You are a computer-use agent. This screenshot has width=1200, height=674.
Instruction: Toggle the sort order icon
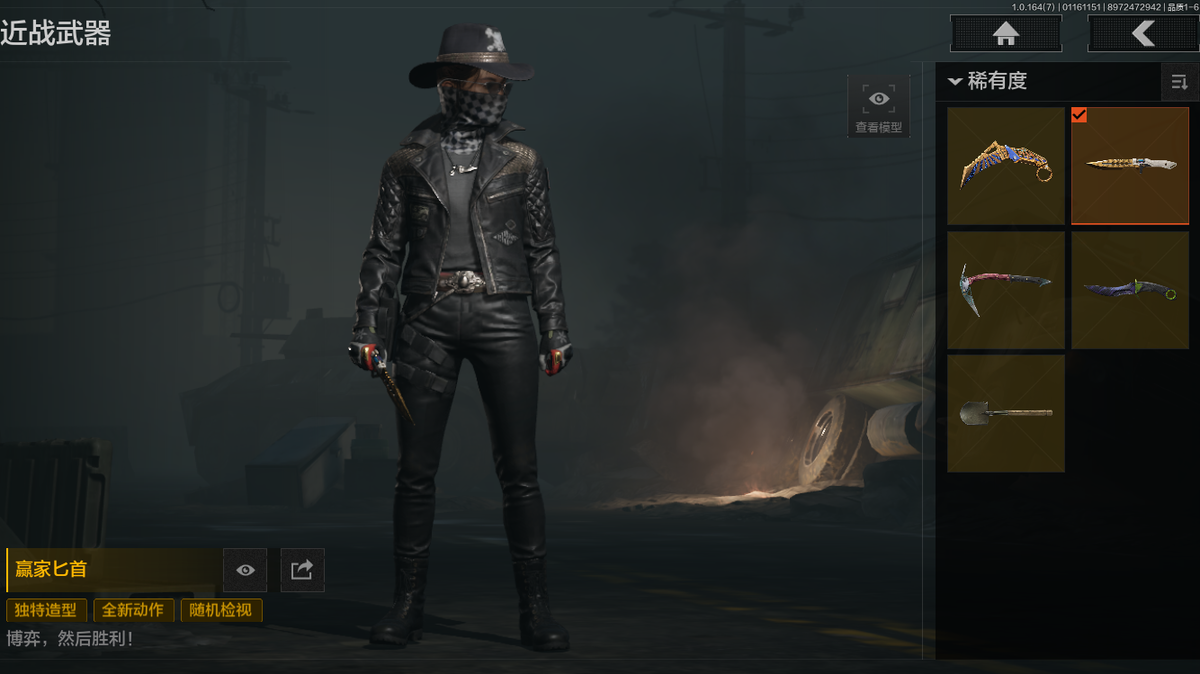click(1179, 82)
